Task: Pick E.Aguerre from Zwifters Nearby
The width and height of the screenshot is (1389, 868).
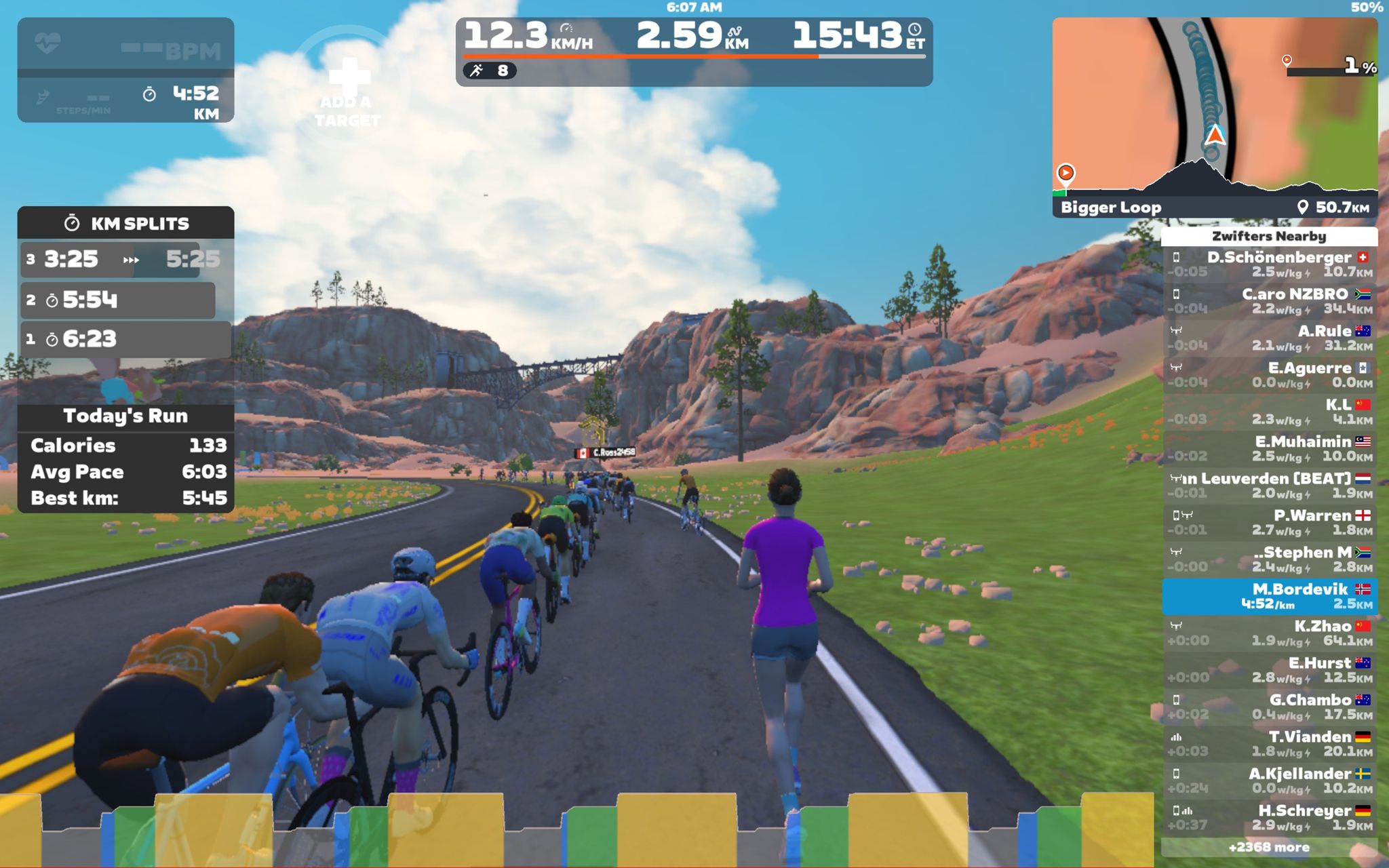Action: [1270, 375]
